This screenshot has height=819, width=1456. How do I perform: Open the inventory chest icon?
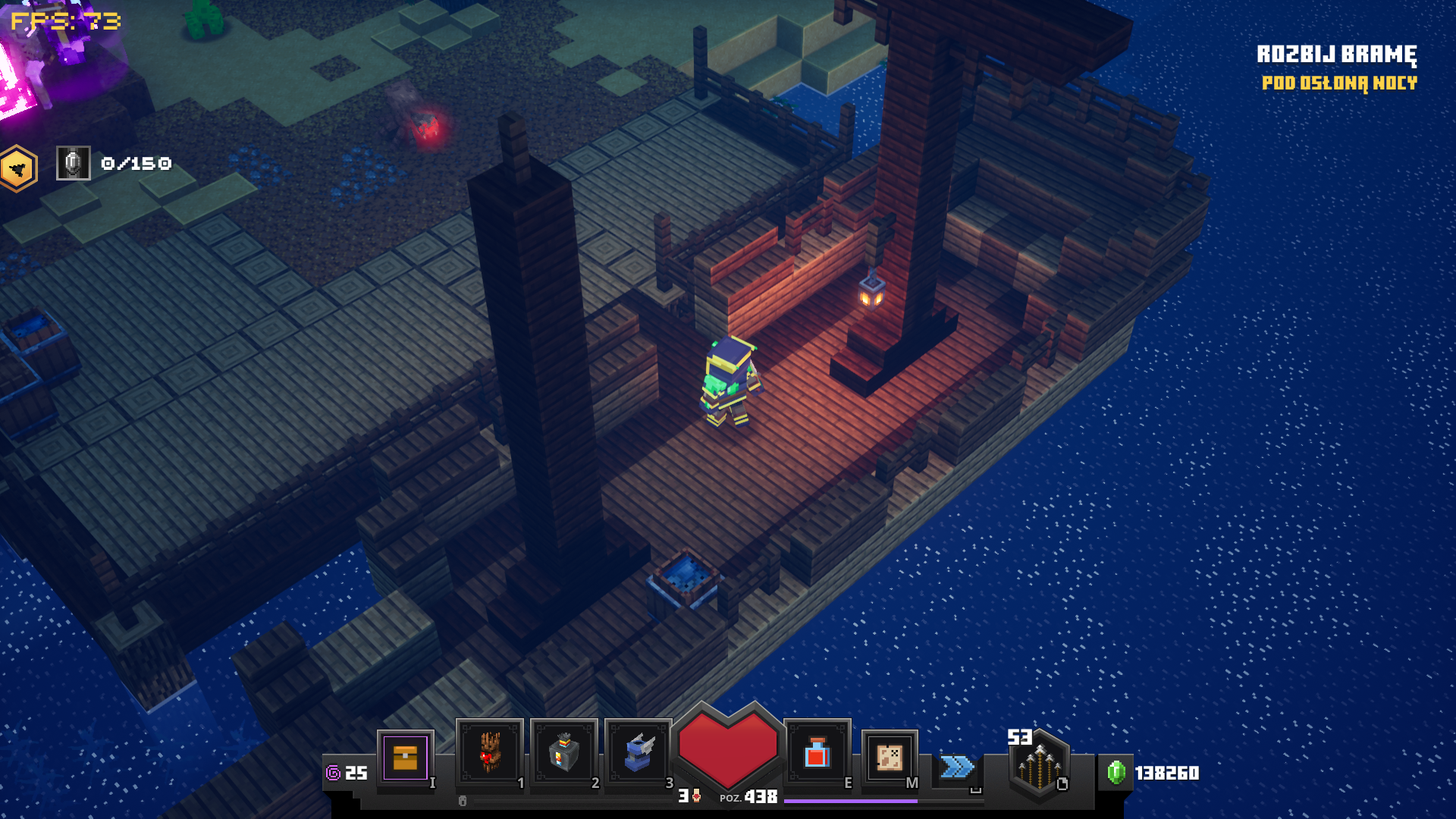(x=405, y=757)
